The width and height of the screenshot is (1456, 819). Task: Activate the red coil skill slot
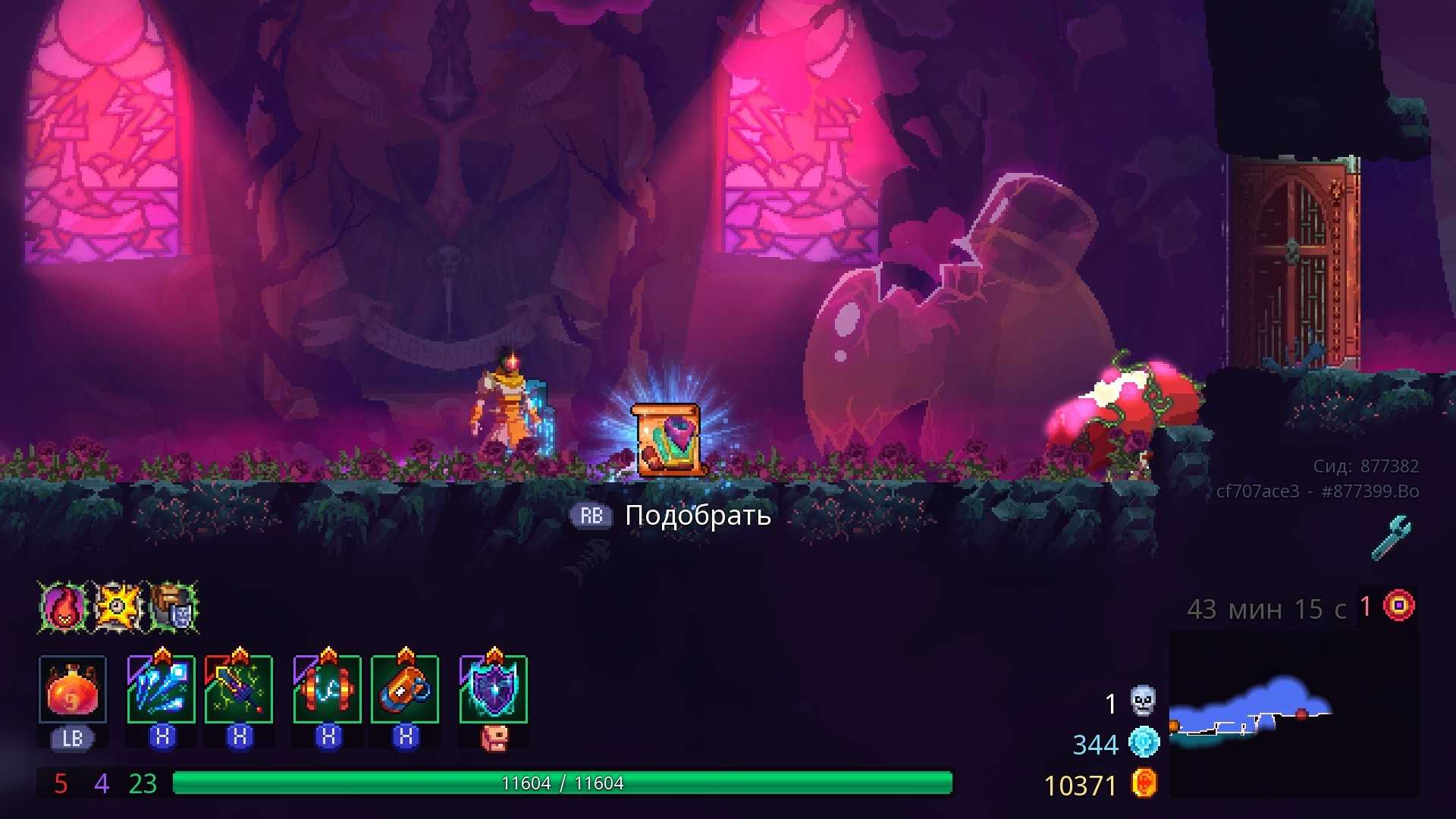[x=328, y=689]
